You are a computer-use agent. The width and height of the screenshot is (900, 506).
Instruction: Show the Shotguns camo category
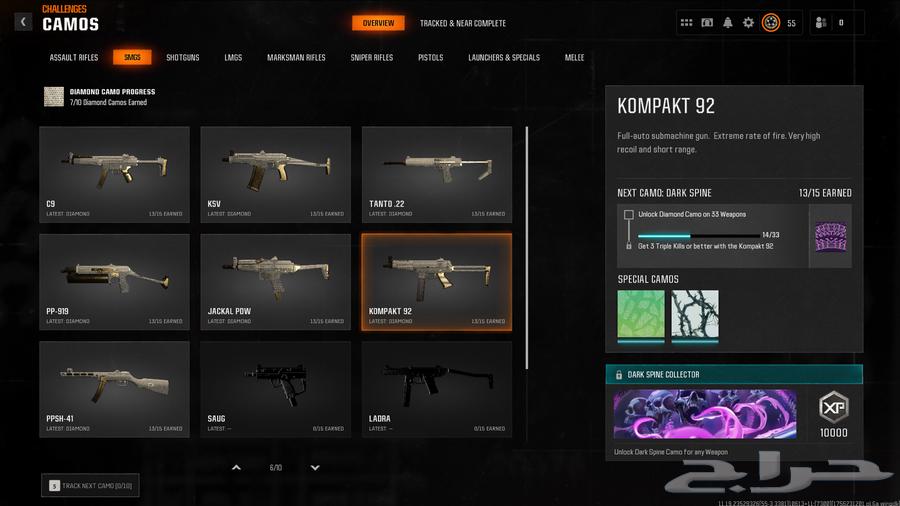pyautogui.click(x=183, y=58)
